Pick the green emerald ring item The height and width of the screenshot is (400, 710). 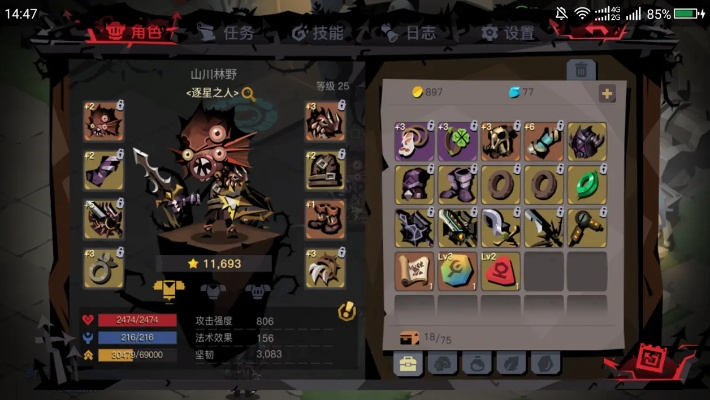[587, 185]
